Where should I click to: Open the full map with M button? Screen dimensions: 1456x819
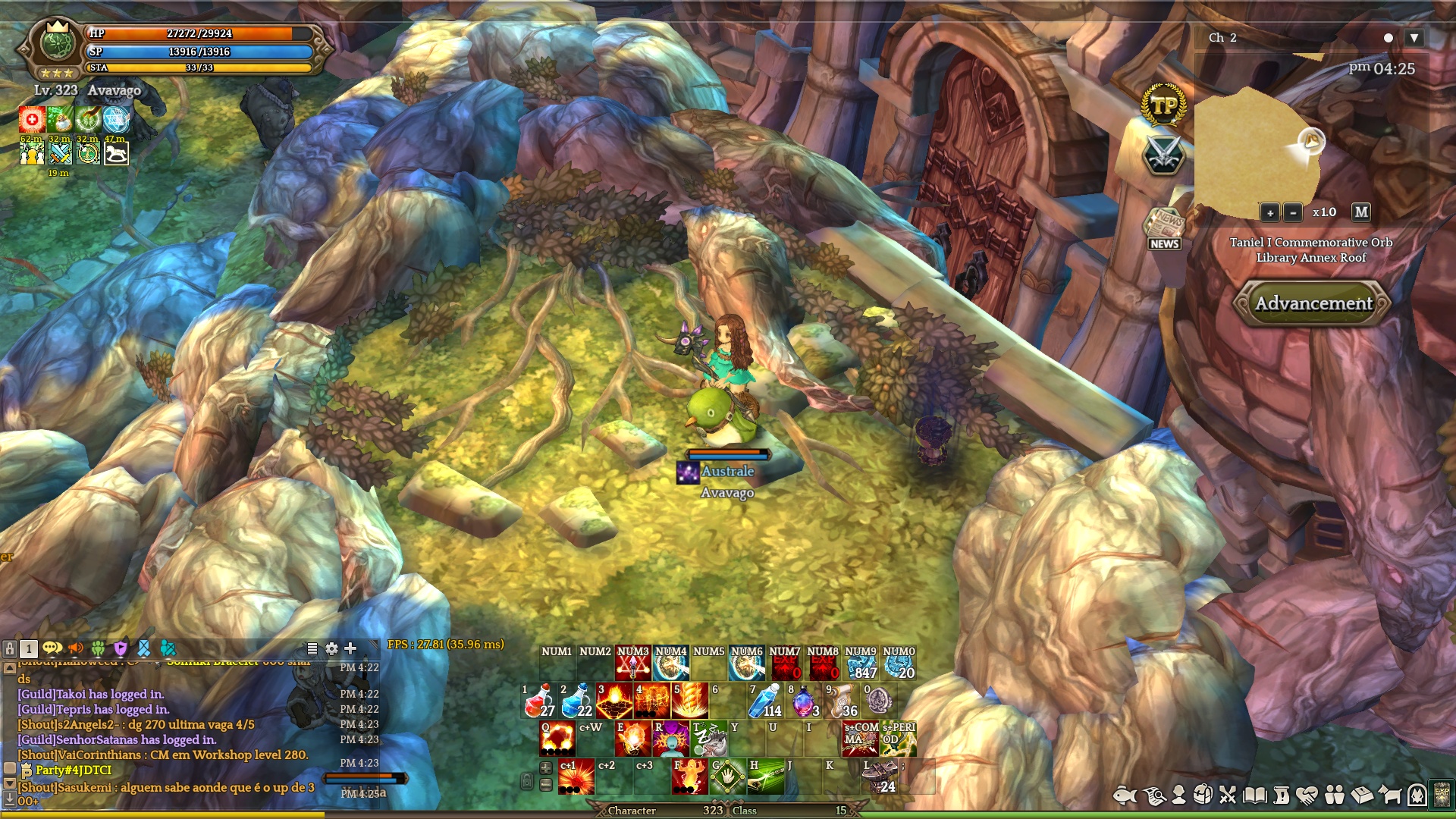(x=1361, y=212)
